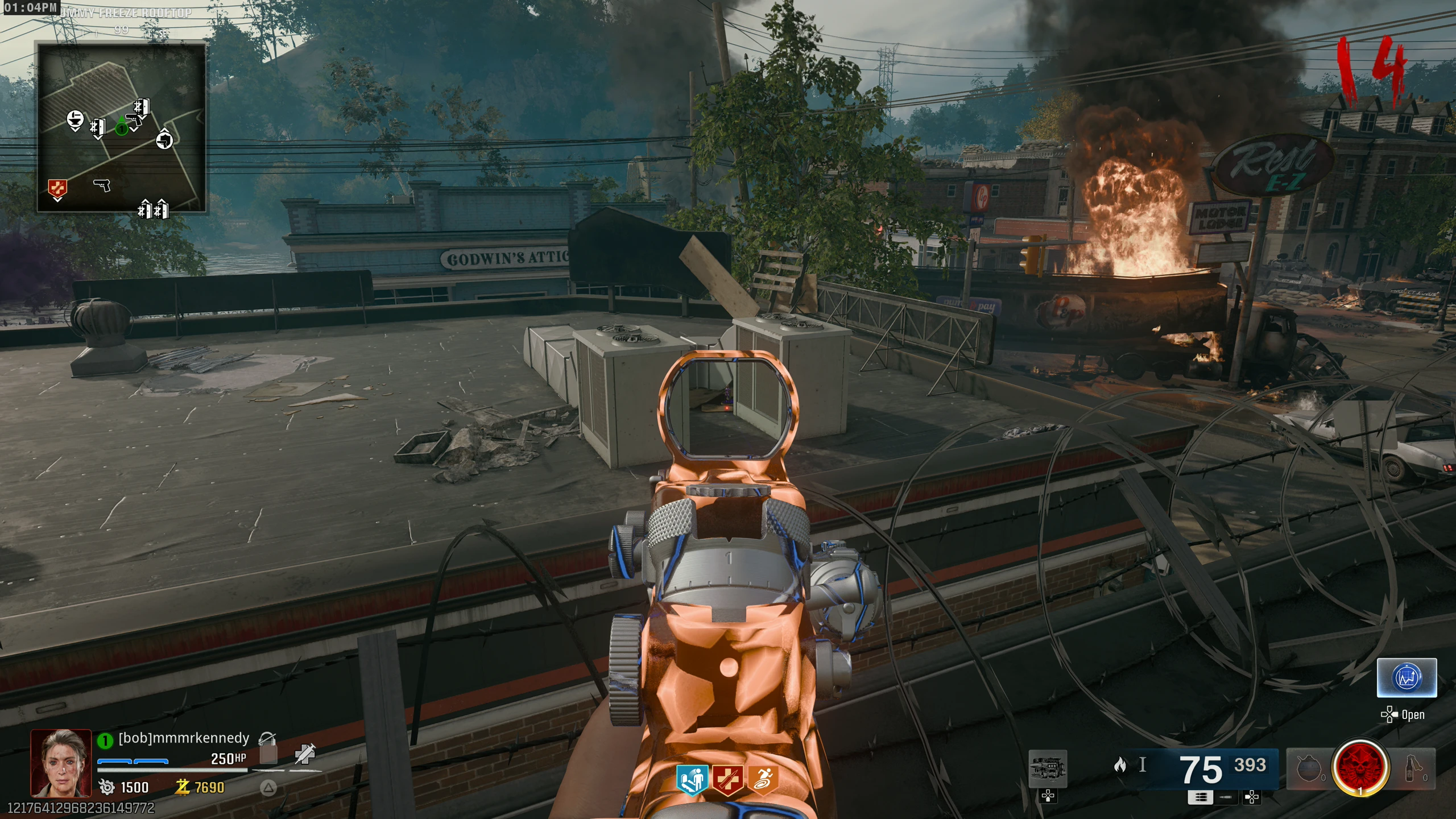Select the tactical grenade equipment slot
The image size is (1456, 819).
click(x=1309, y=768)
